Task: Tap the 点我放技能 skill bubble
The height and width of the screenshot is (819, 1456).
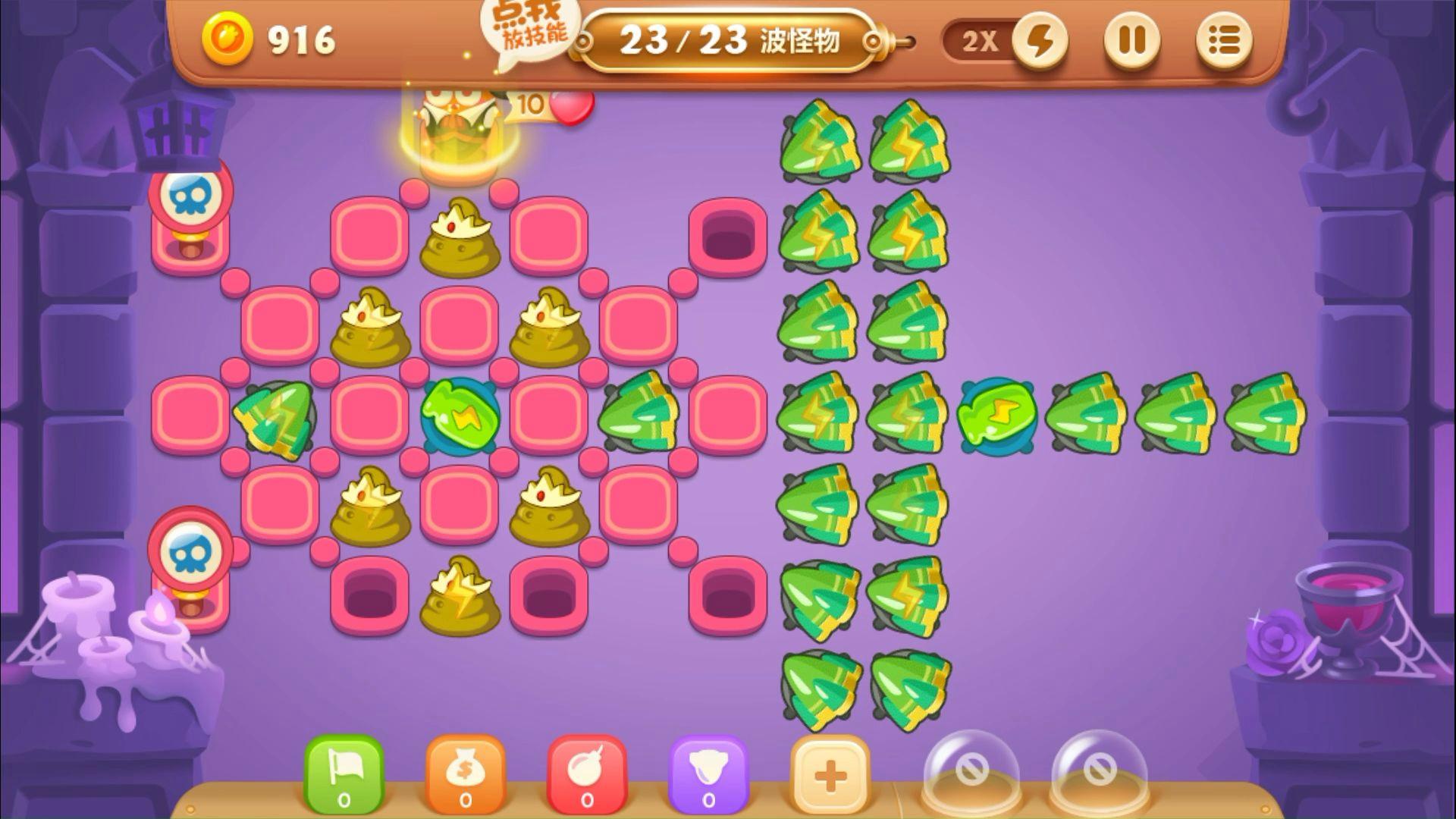Action: (529, 29)
